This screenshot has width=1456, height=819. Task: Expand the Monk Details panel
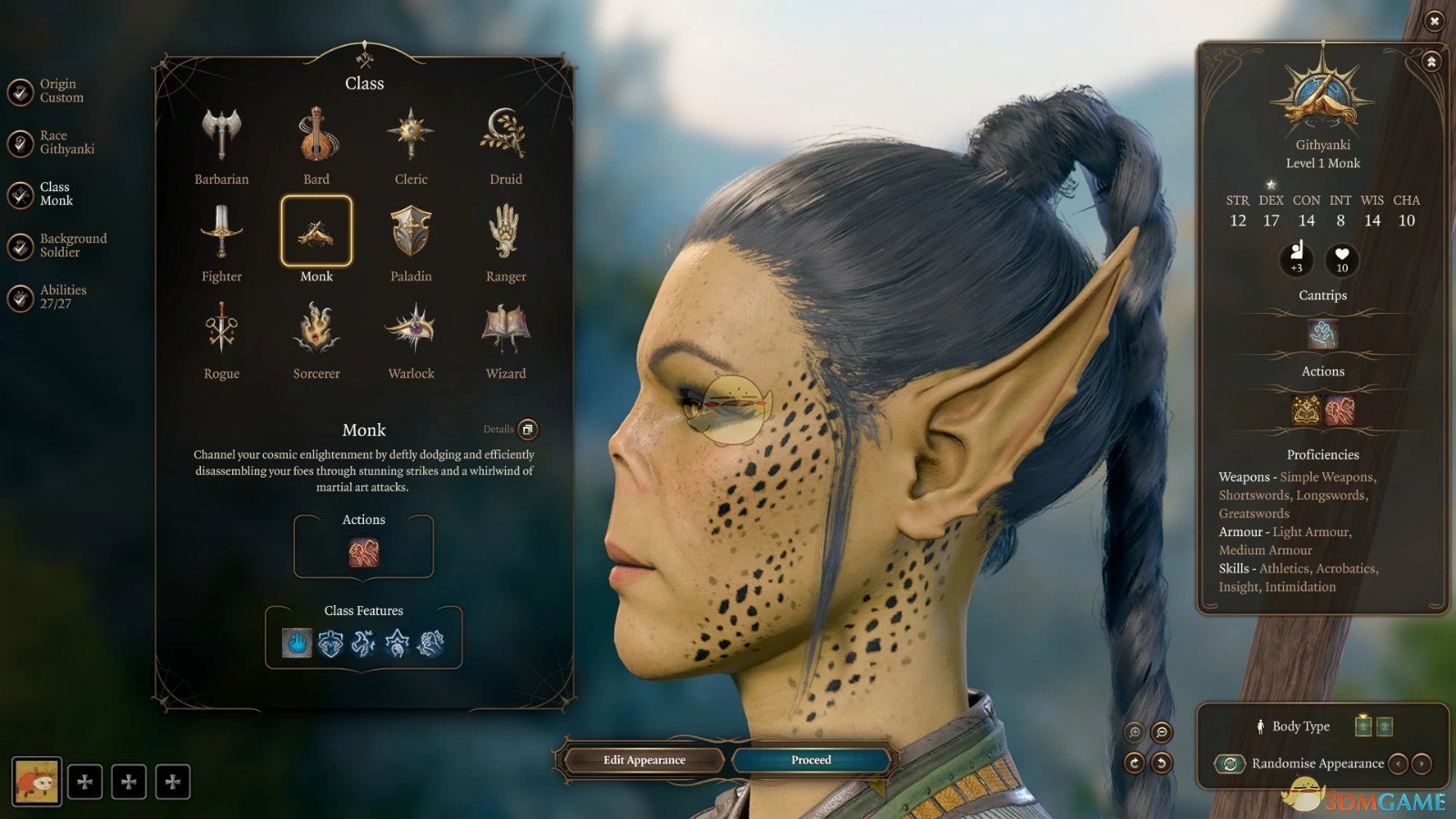pyautogui.click(x=526, y=430)
